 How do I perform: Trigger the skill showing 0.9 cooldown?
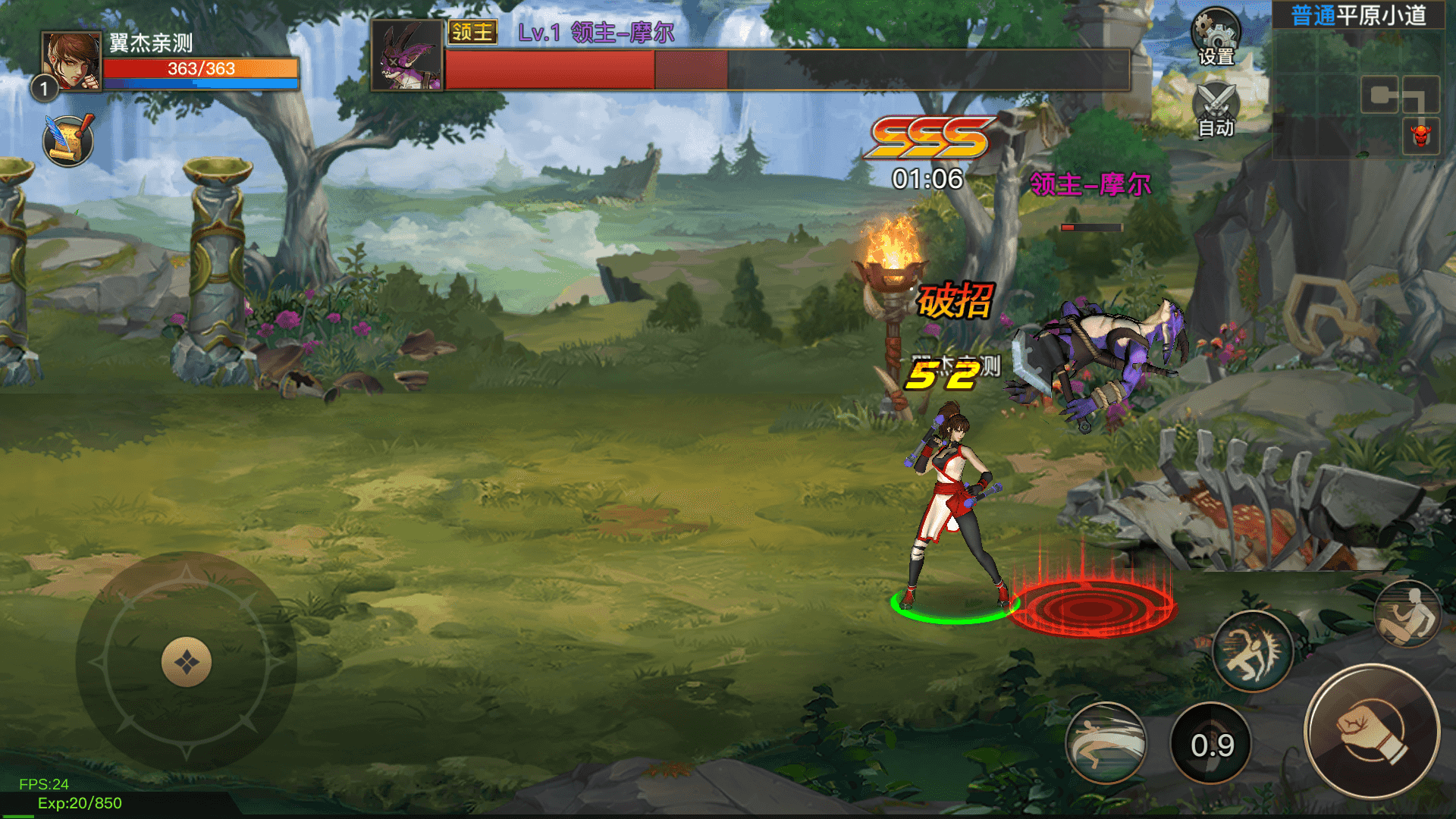pos(1212,744)
